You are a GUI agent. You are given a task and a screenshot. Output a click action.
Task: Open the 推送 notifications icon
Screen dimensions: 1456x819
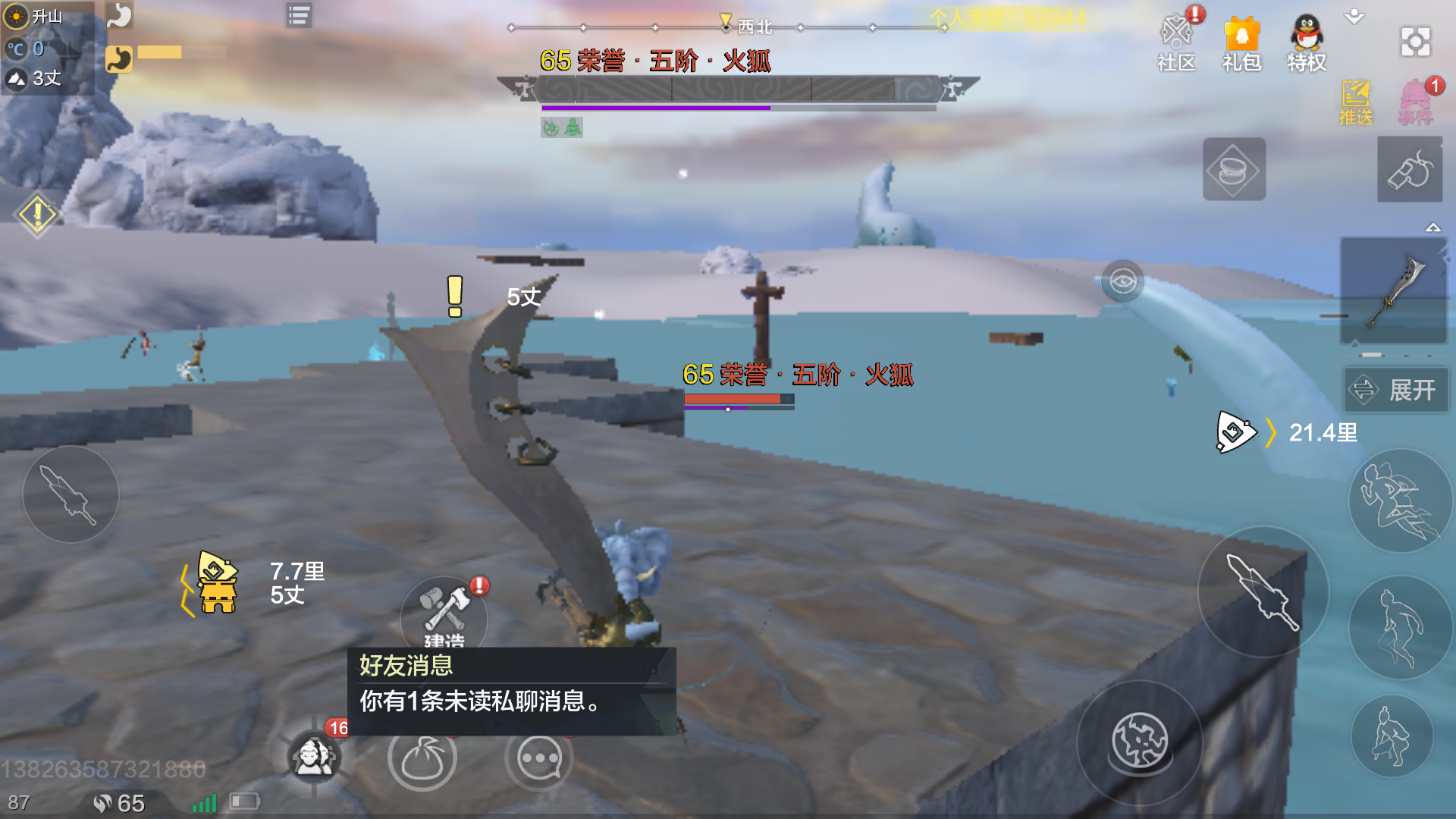tap(1355, 102)
